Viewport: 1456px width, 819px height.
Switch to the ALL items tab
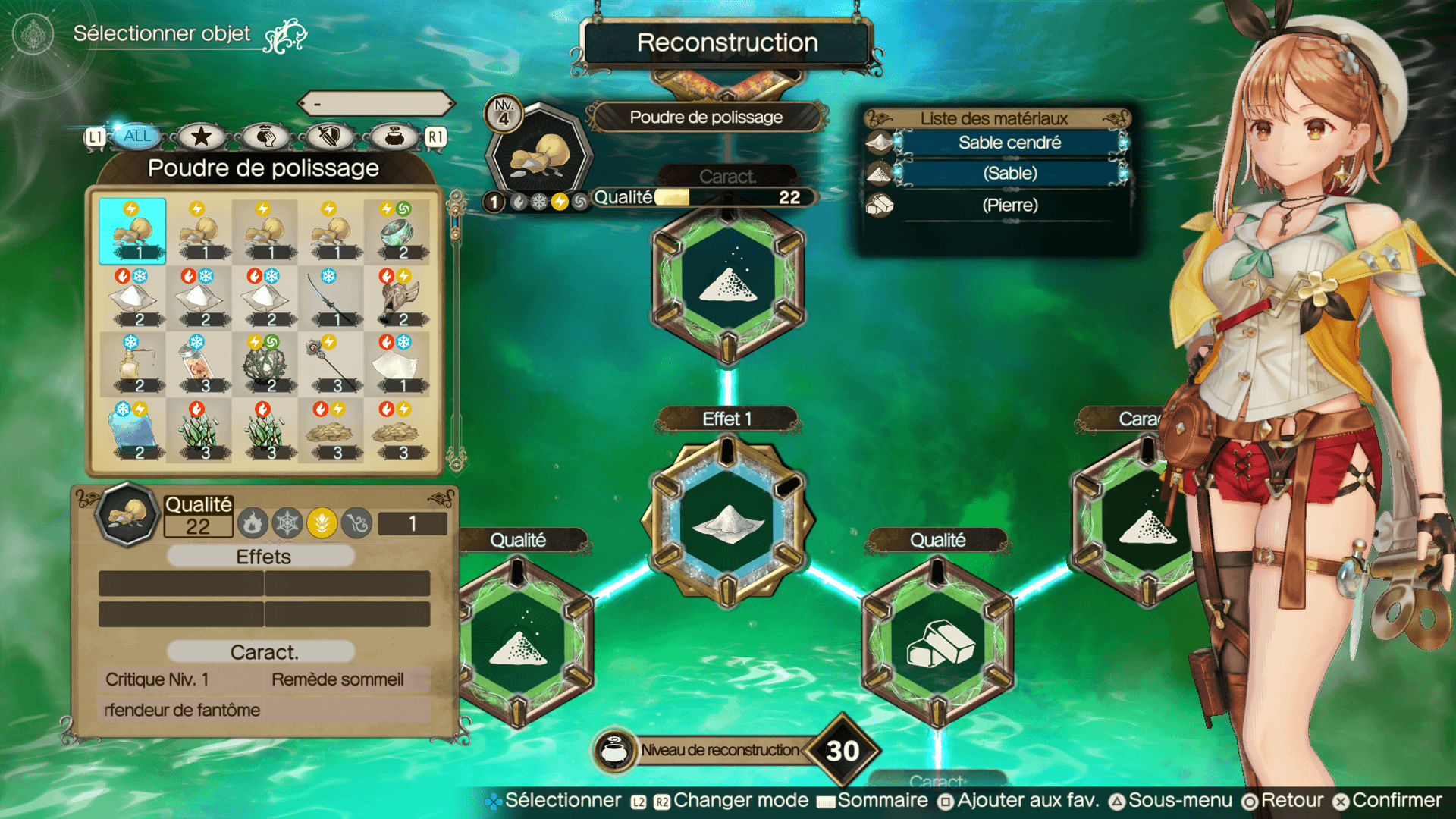pyautogui.click(x=137, y=136)
